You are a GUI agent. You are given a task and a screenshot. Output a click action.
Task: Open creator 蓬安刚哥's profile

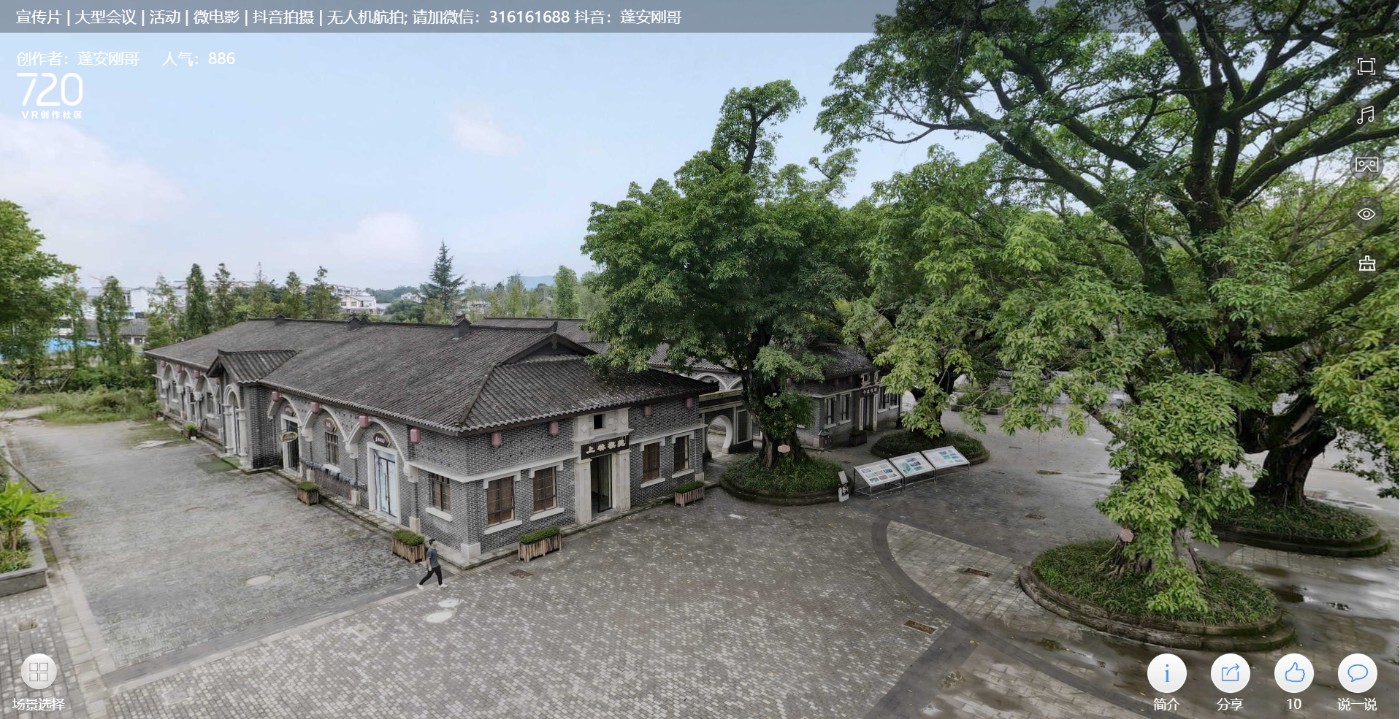click(111, 59)
